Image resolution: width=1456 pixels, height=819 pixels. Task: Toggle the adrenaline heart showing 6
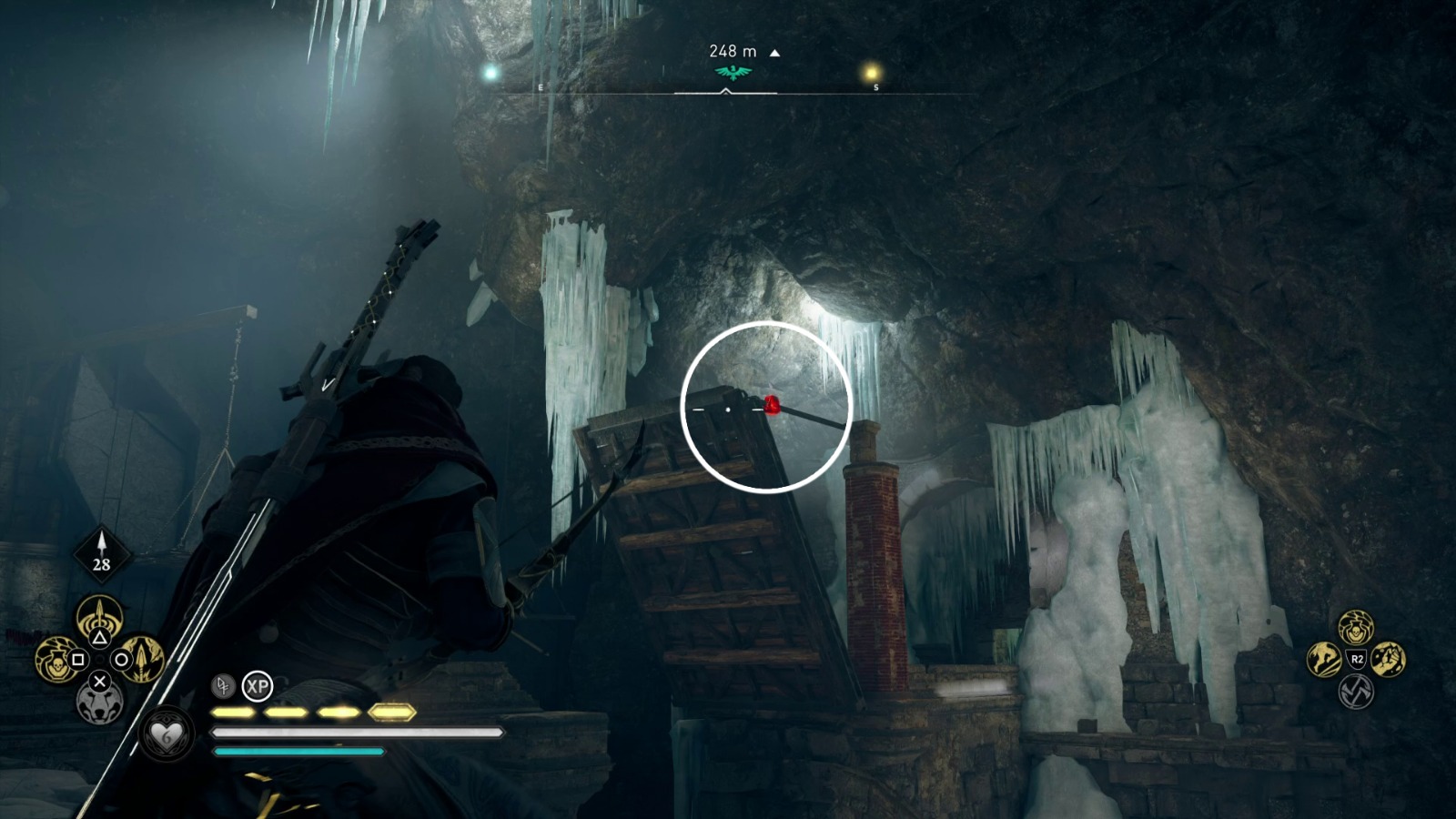167,733
